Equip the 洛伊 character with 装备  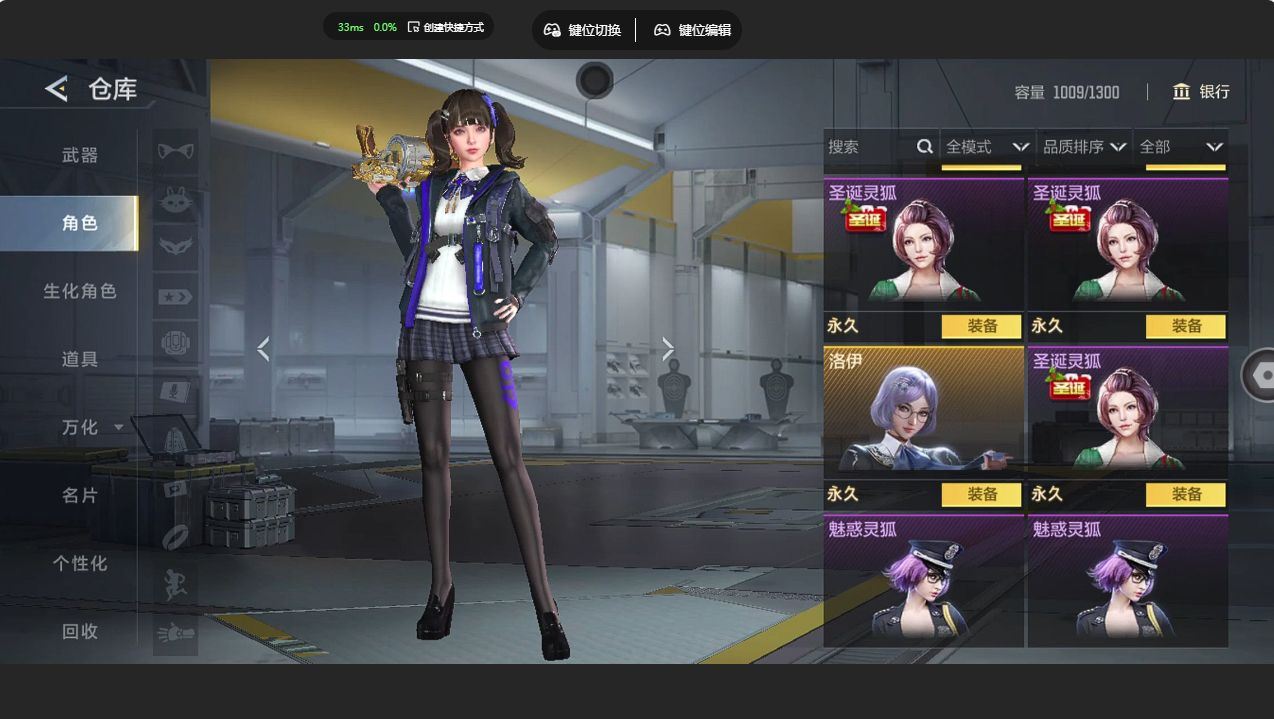(x=982, y=494)
